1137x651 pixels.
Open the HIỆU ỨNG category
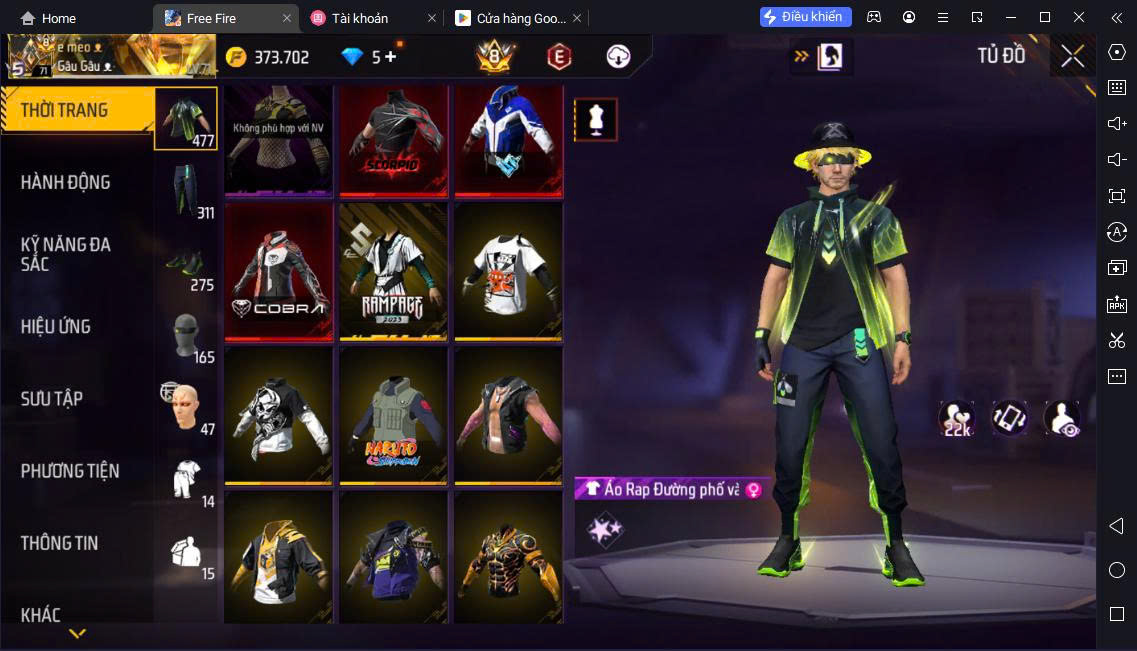point(56,326)
